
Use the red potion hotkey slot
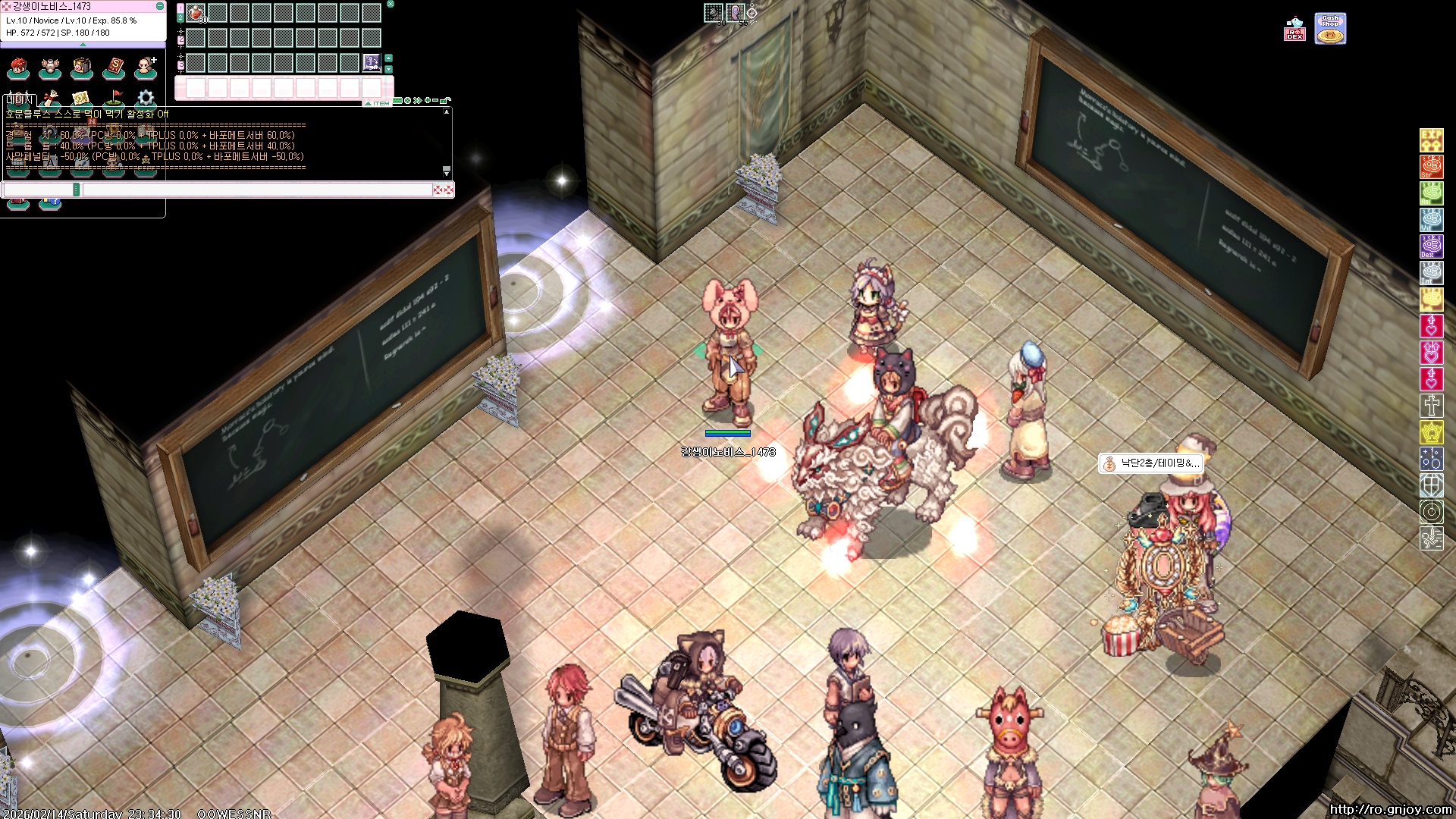(196, 13)
